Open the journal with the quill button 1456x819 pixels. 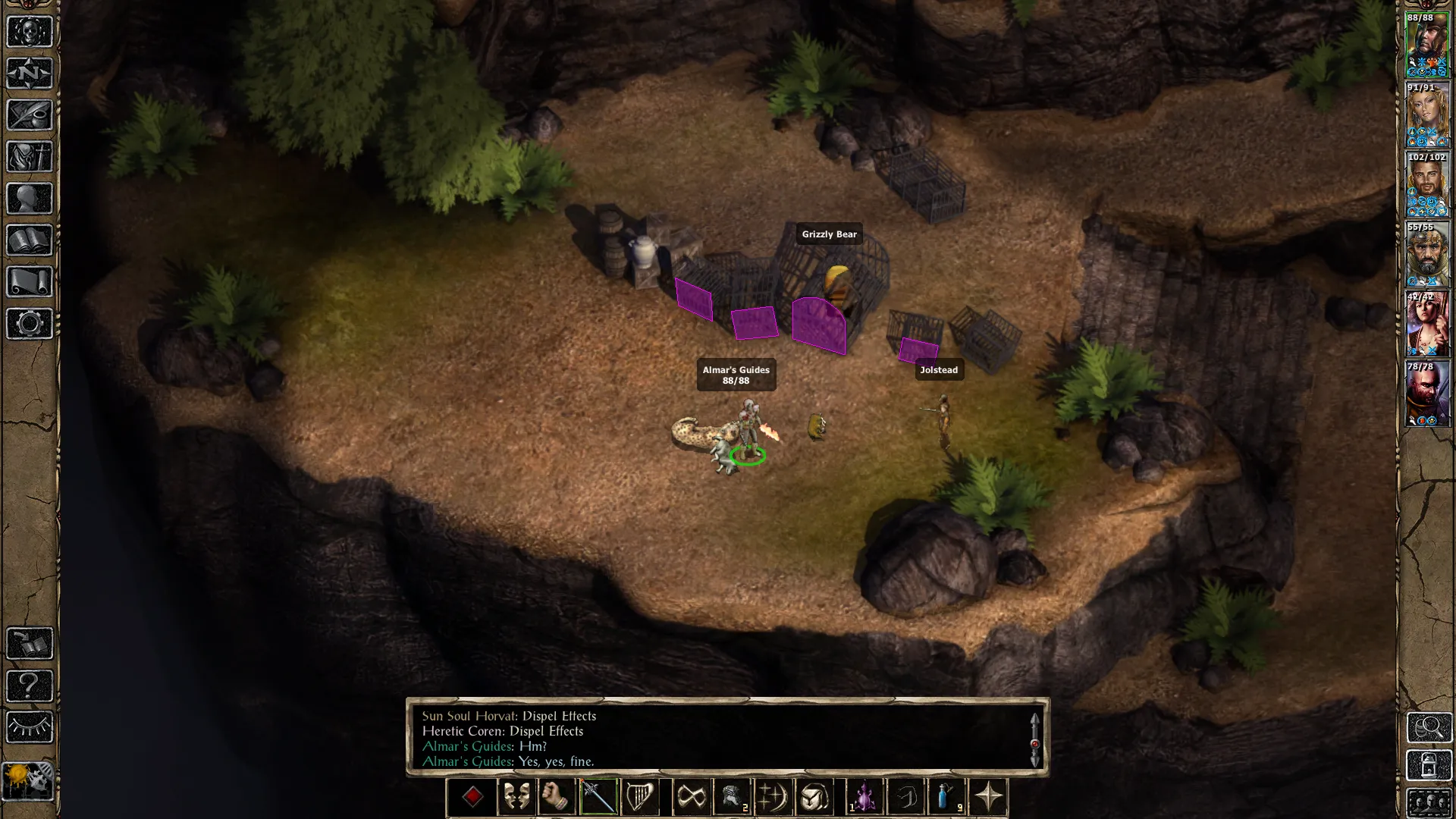coord(30,115)
